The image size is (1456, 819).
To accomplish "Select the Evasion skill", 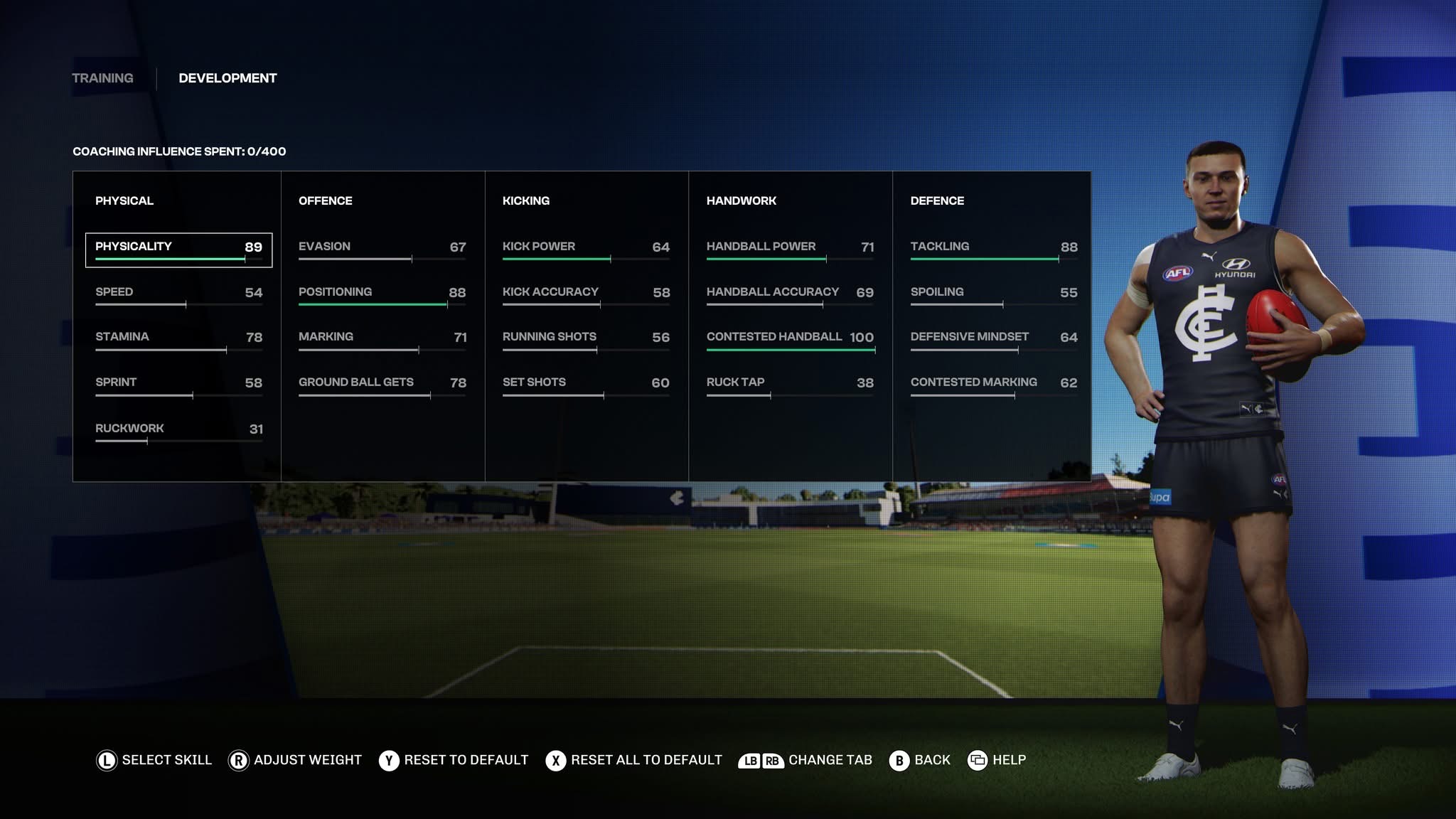I will (382, 249).
